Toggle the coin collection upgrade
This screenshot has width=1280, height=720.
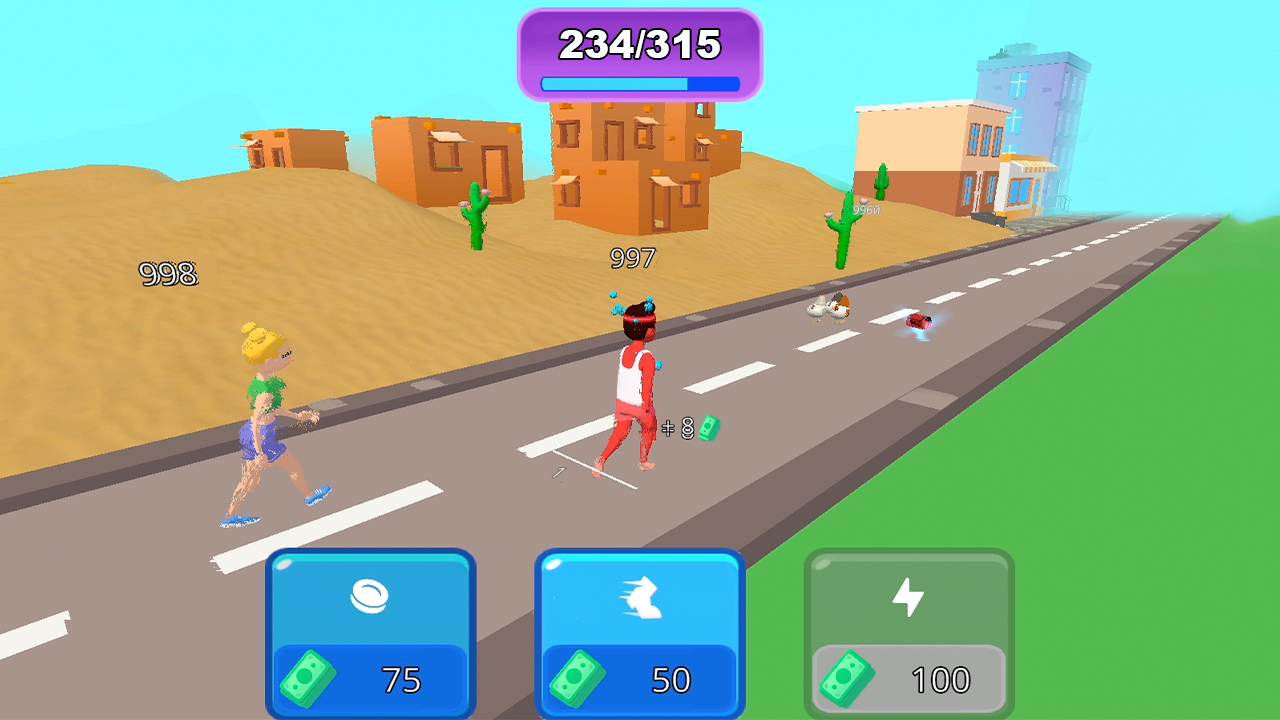coord(370,630)
